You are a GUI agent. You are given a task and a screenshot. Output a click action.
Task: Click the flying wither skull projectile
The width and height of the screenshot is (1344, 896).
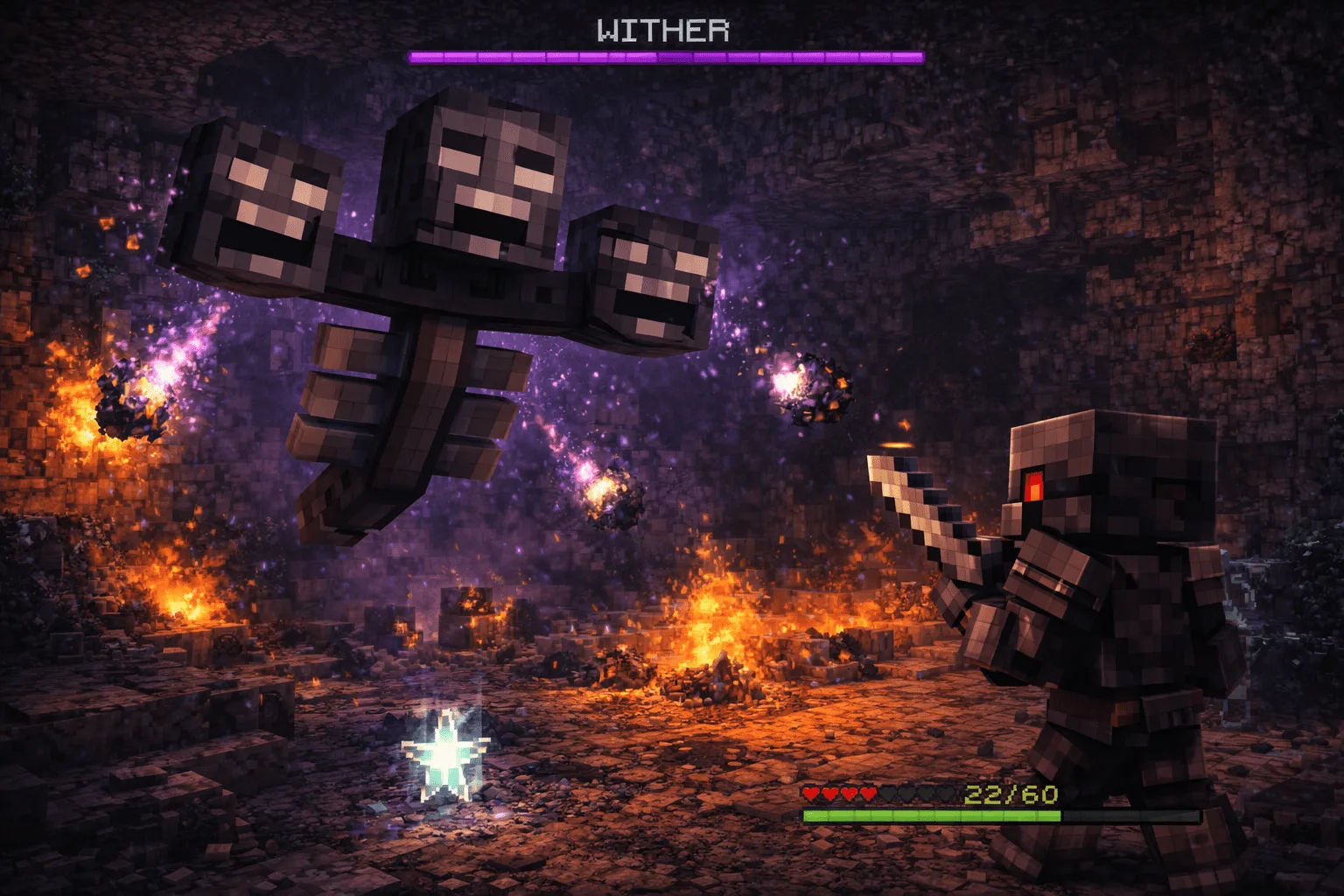click(x=809, y=385)
